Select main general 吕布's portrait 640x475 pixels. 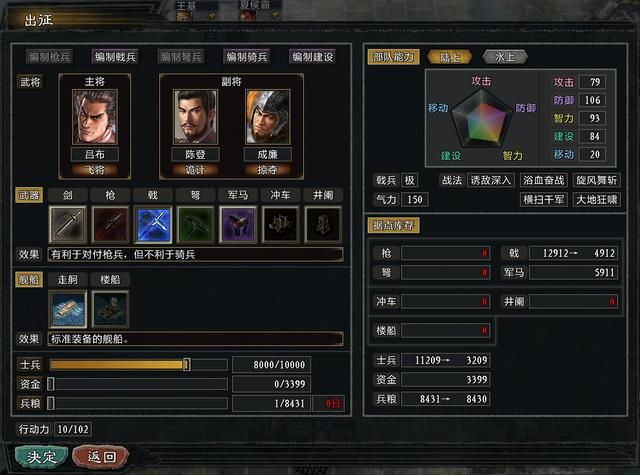[x=94, y=117]
